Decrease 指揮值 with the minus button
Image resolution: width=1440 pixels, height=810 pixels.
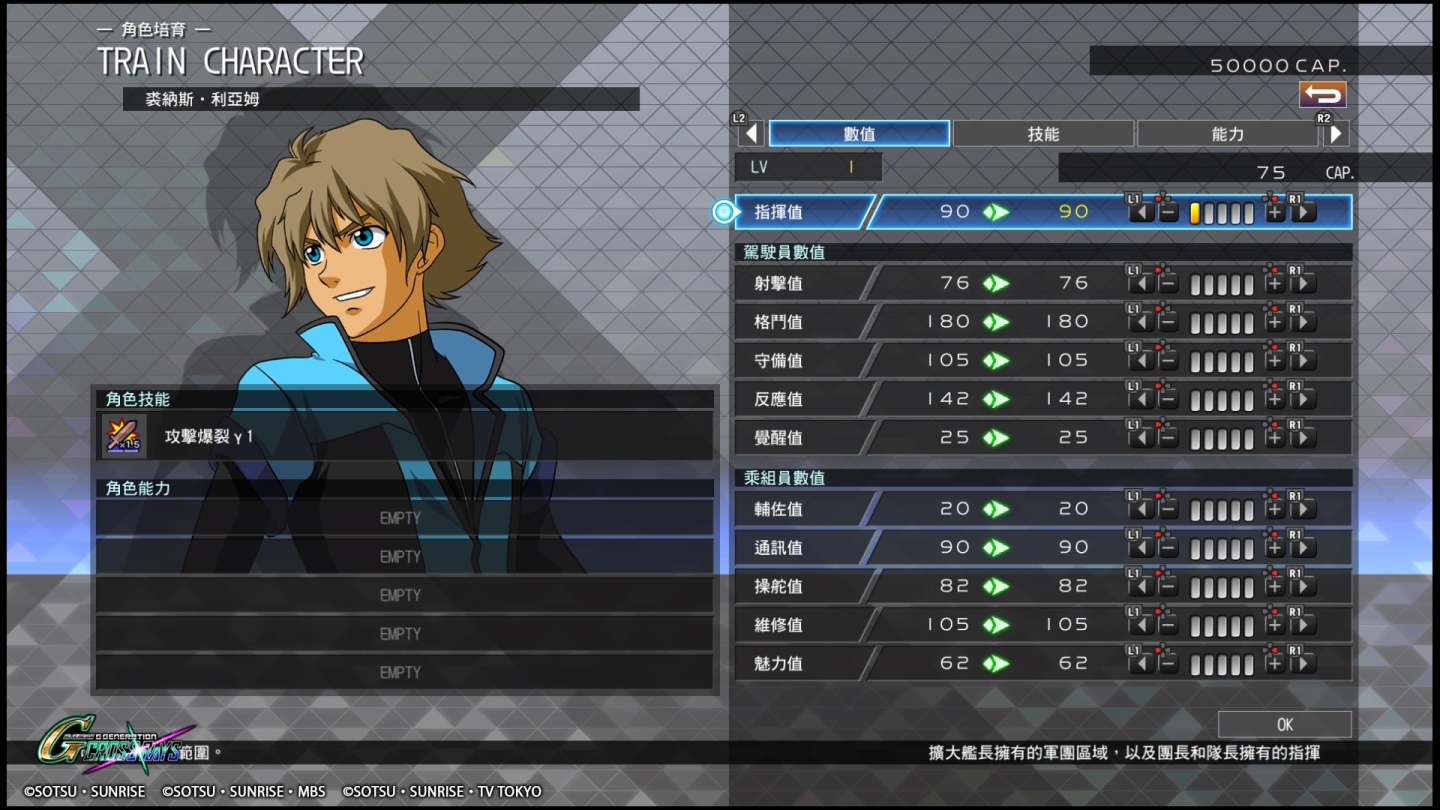(x=1167, y=212)
